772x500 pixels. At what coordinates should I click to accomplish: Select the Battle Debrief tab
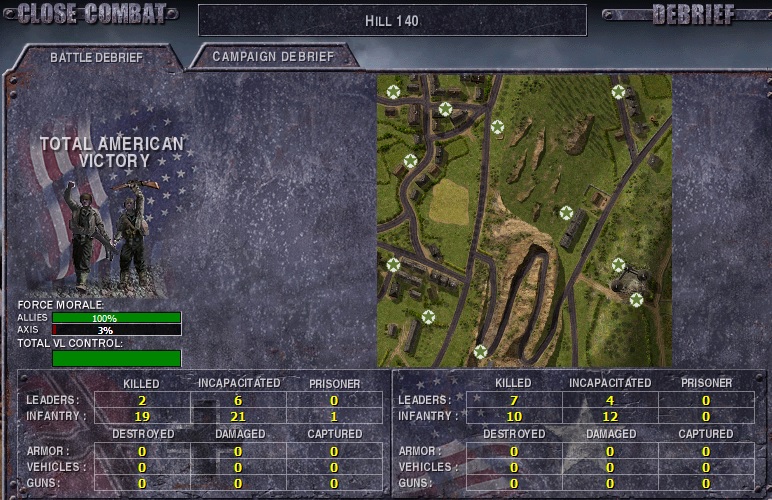coord(96,57)
